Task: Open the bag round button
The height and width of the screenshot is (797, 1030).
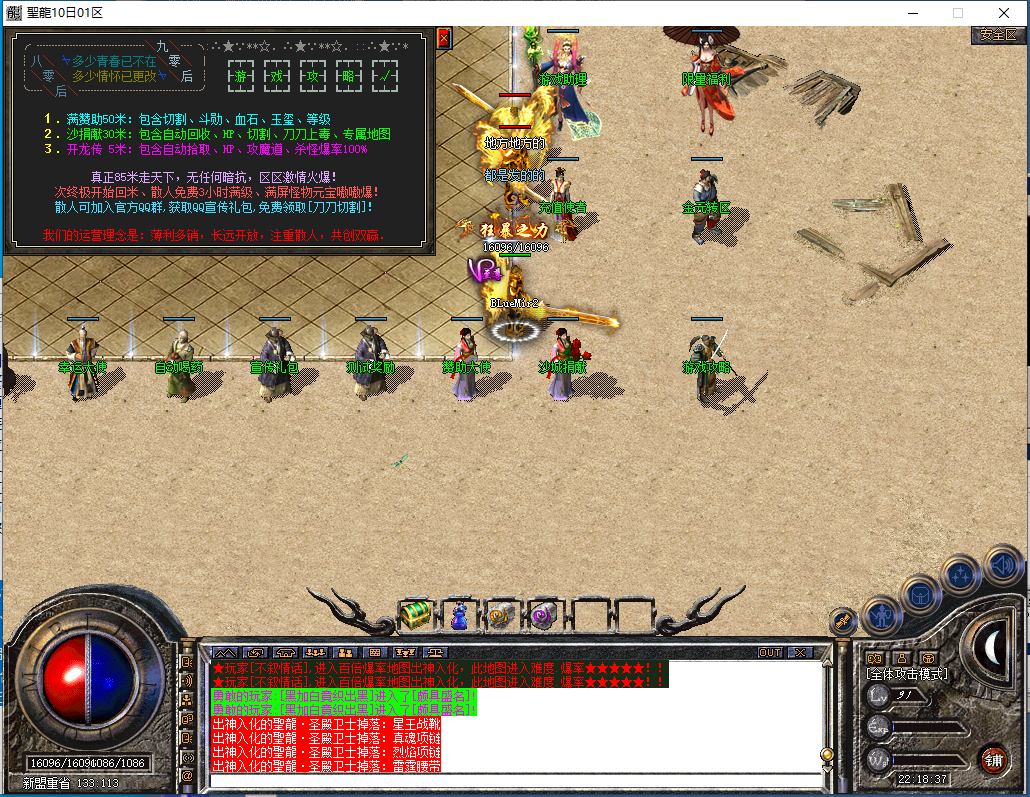Action: [x=920, y=595]
